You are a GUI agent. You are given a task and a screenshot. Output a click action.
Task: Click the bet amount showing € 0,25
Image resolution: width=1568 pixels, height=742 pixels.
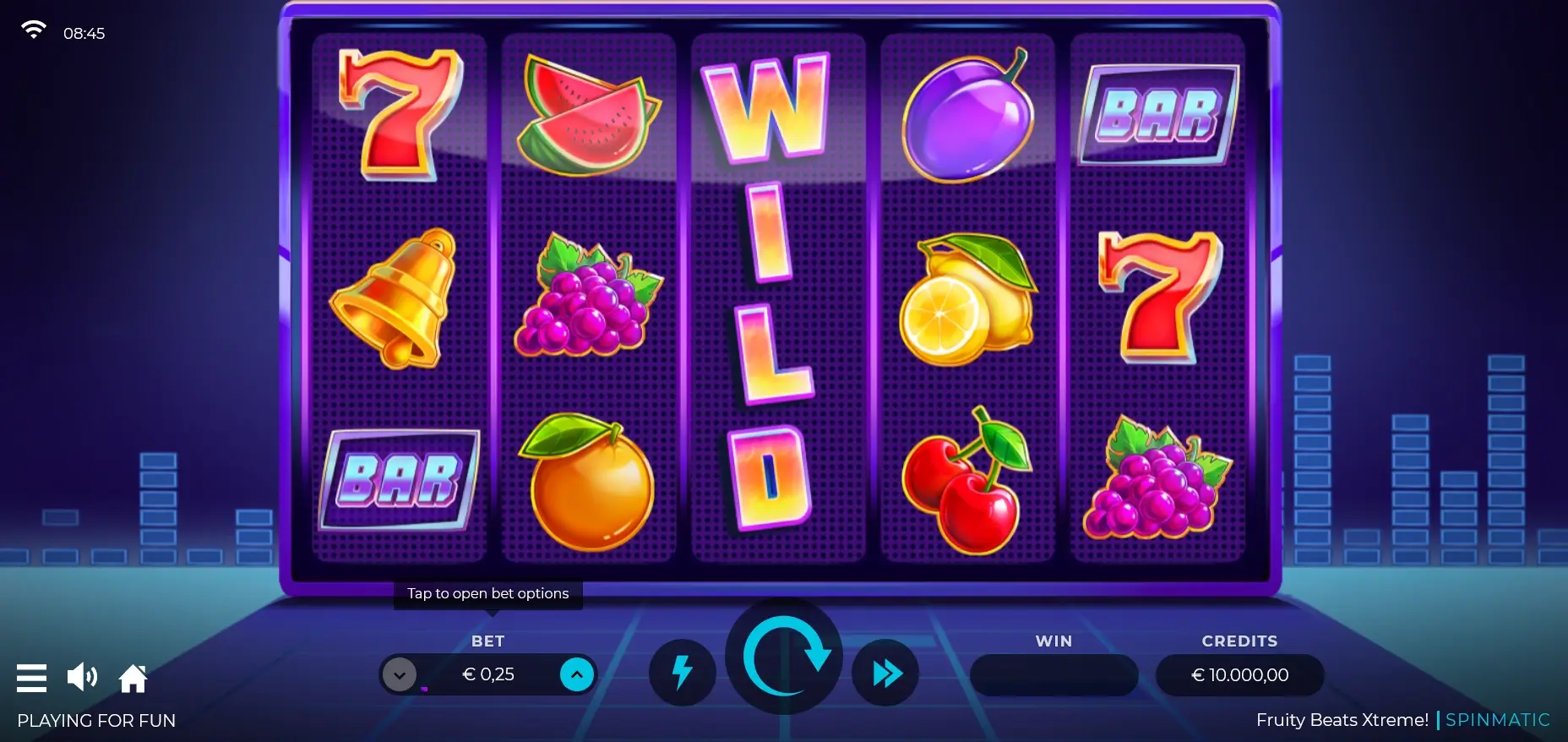pos(488,674)
